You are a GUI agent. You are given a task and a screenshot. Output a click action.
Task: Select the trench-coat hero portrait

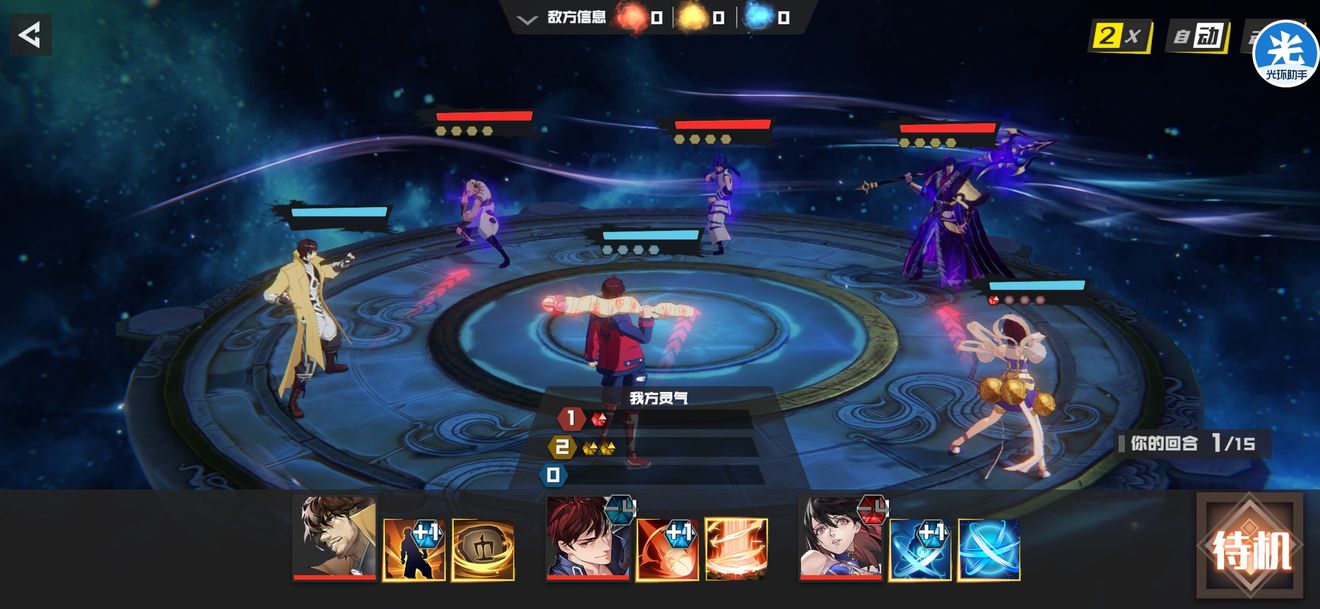tap(334, 539)
